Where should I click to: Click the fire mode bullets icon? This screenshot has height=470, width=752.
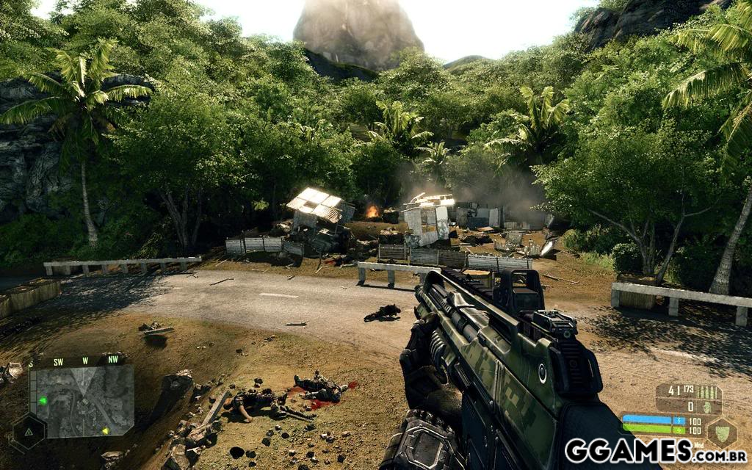(705, 392)
